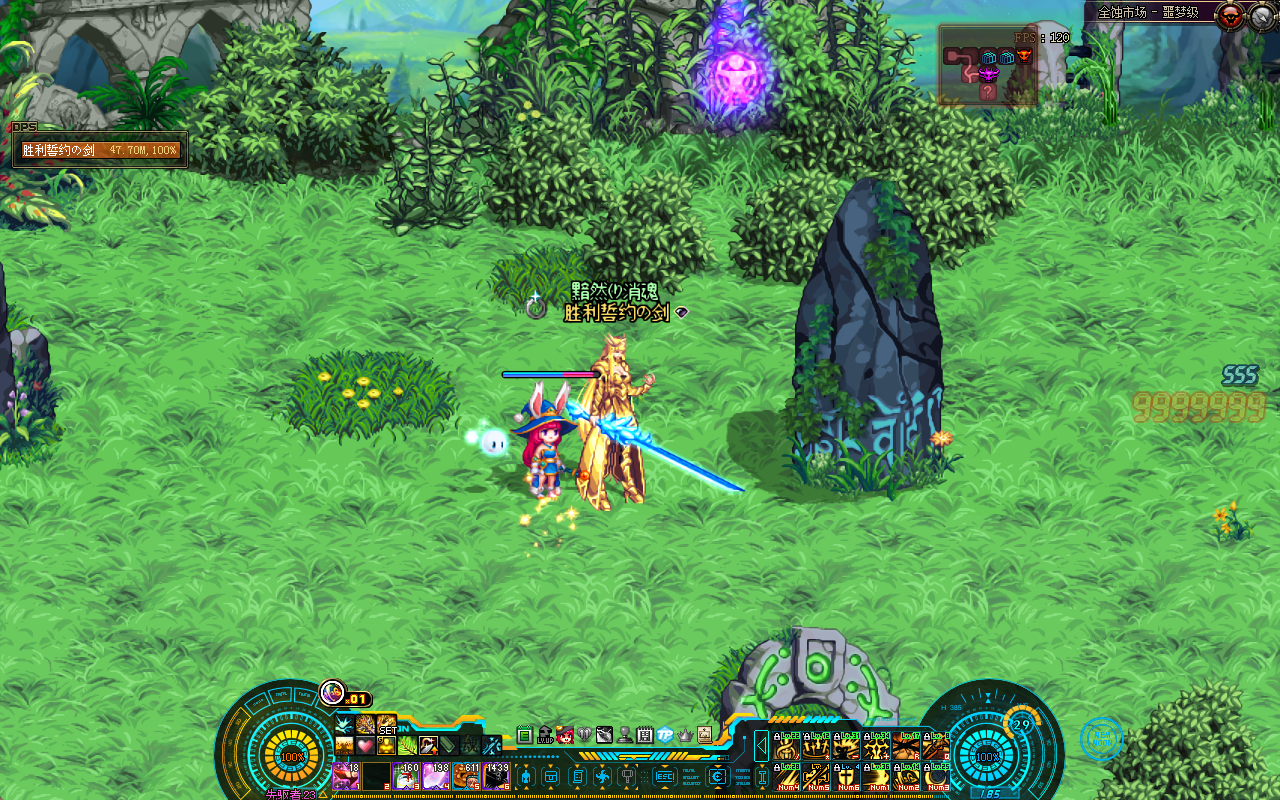Activate the shield cross skill on Num6
Image resolution: width=1280 pixels, height=800 pixels.
tap(848, 776)
